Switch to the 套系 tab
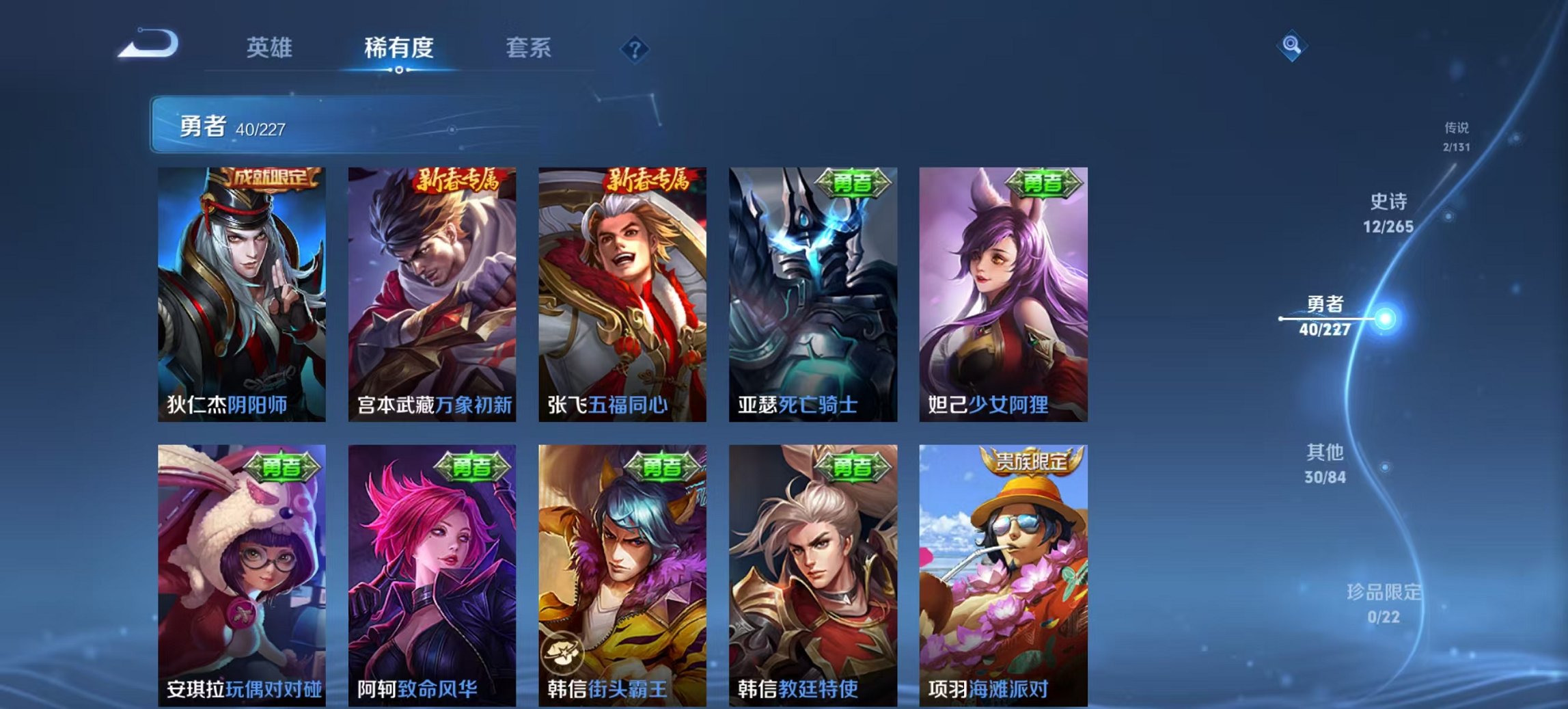This screenshot has height=709, width=1568. (529, 48)
